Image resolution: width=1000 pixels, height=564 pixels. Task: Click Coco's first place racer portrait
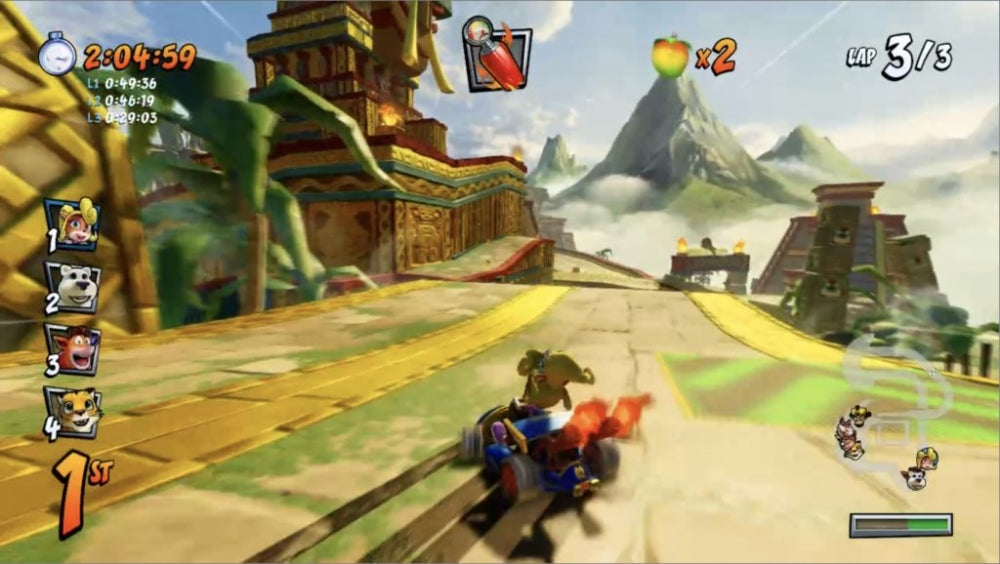72,224
